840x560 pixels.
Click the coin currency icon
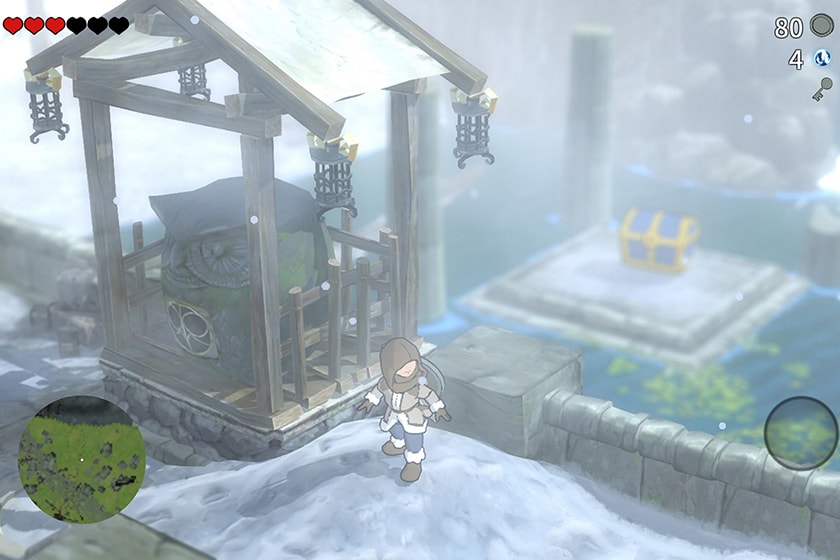pyautogui.click(x=822, y=28)
